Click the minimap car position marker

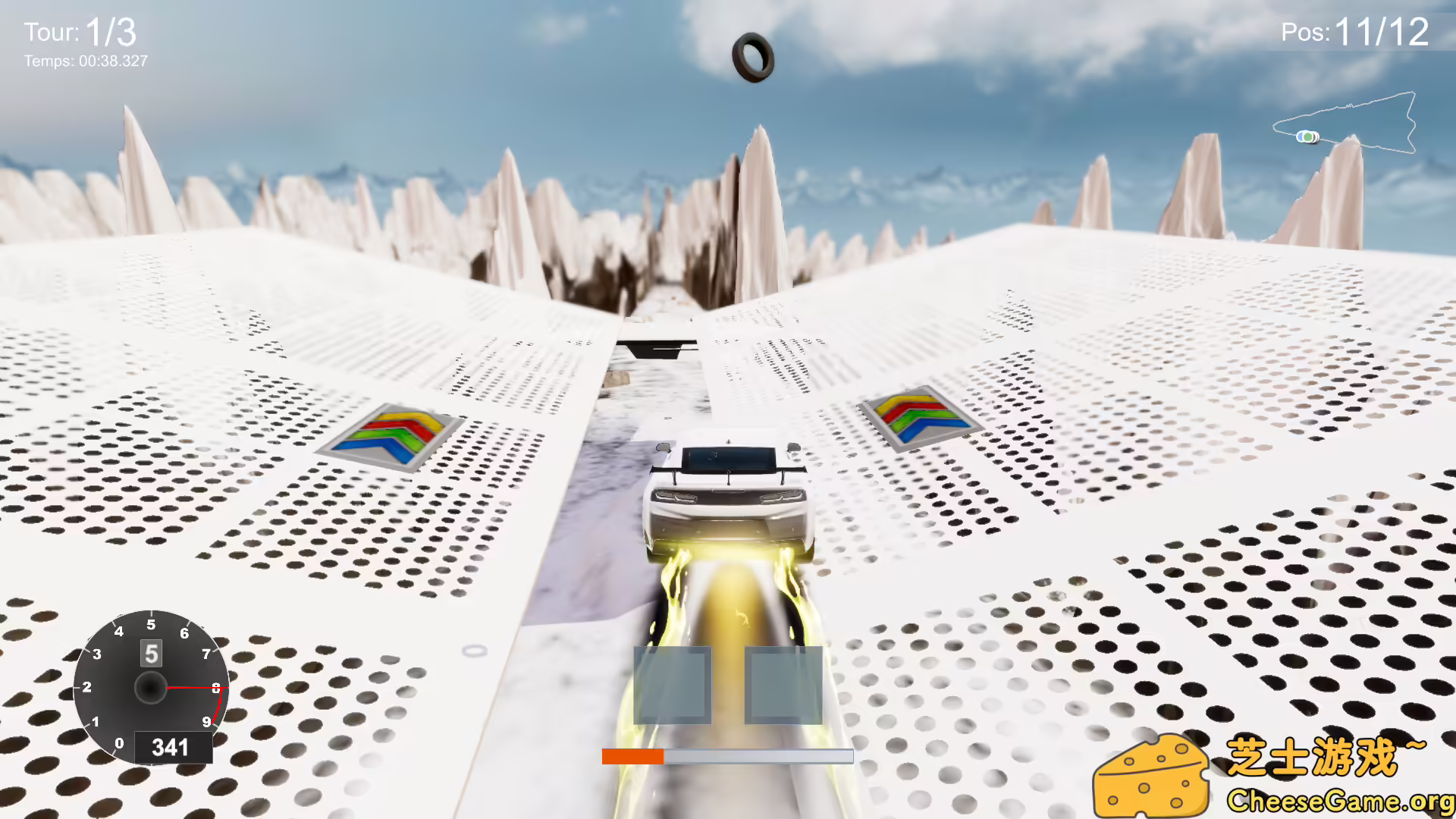(1307, 136)
